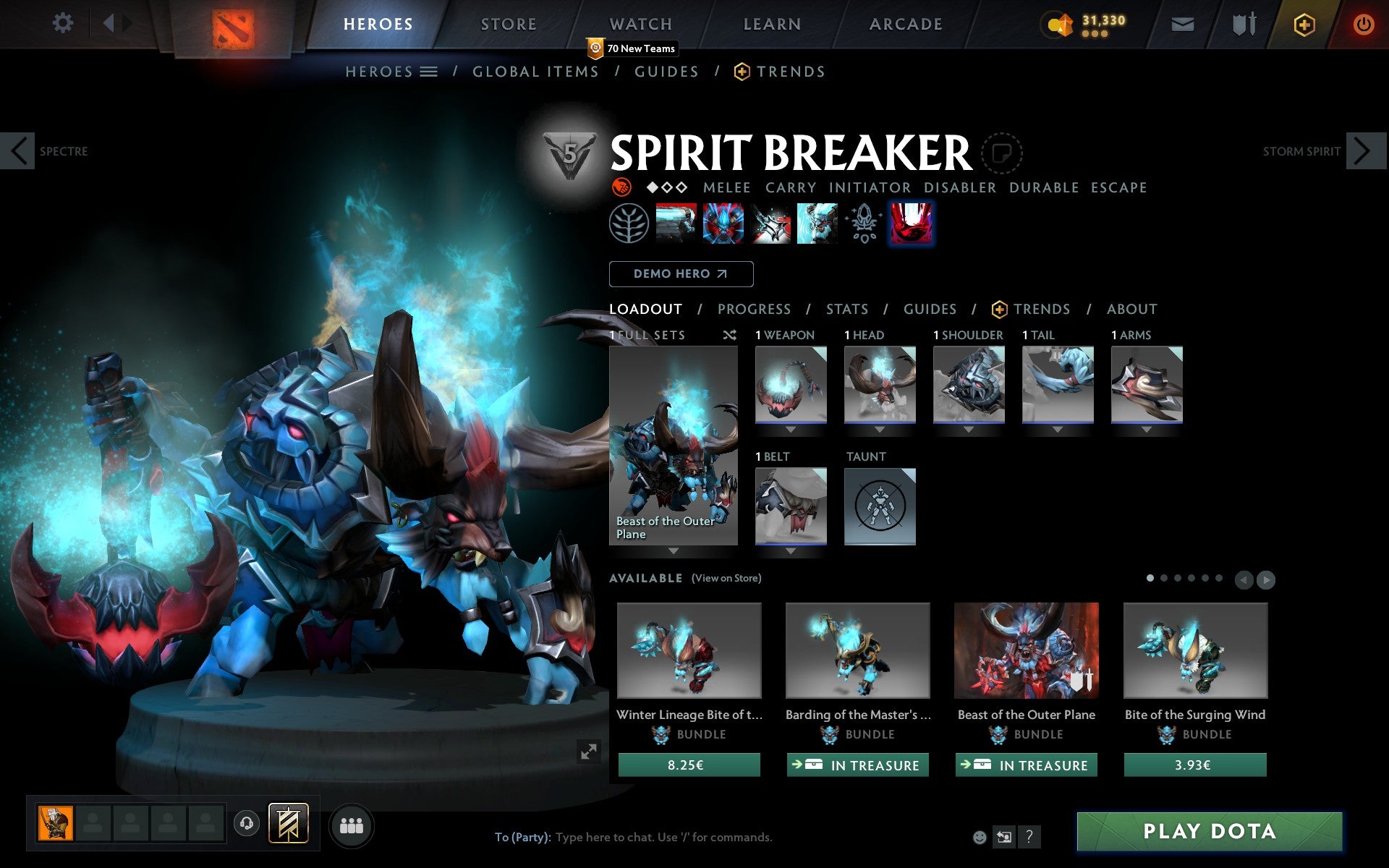Image resolution: width=1389 pixels, height=868 pixels.
Task: Click the friends list icon near the party slots
Action: [x=352, y=825]
